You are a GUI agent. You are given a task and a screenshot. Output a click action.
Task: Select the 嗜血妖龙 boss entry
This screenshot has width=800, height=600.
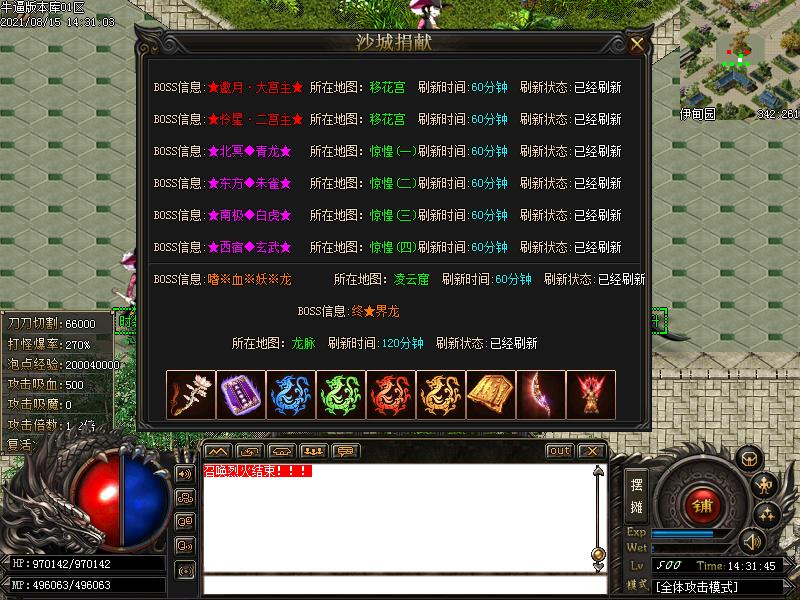pyautogui.click(x=250, y=279)
